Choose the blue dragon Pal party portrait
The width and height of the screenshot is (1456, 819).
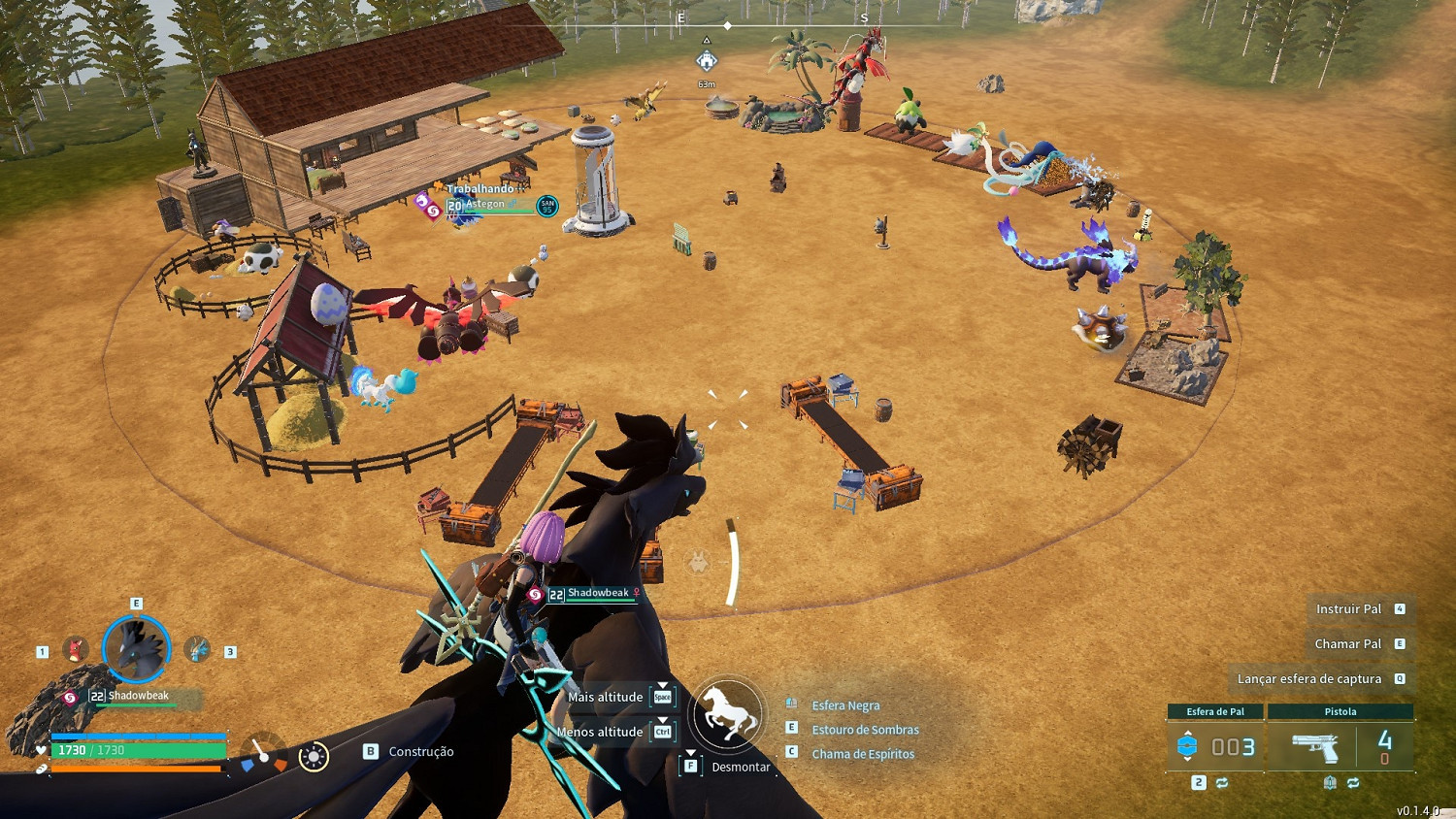197,649
